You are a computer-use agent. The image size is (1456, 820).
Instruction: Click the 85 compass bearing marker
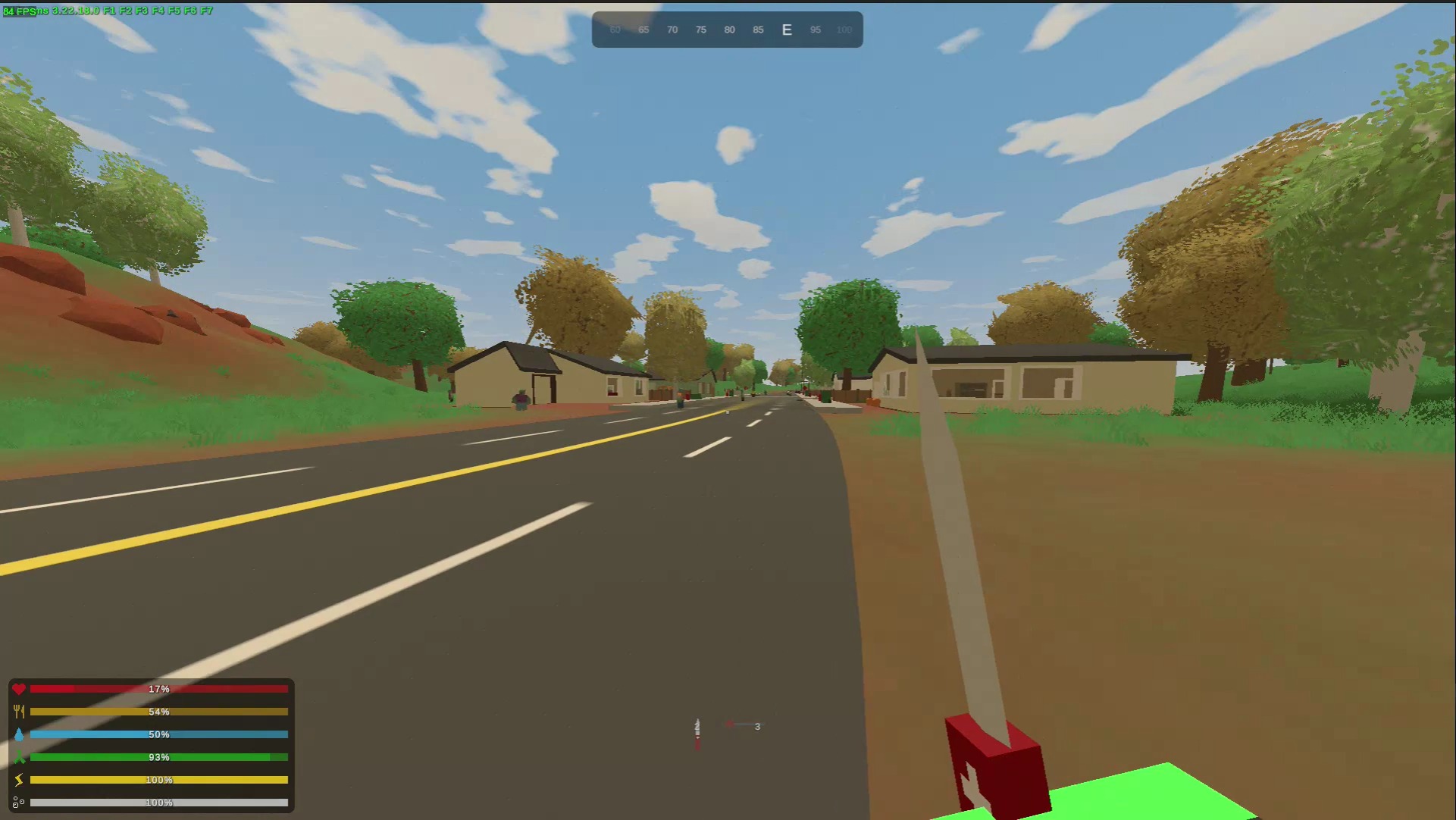click(x=758, y=30)
